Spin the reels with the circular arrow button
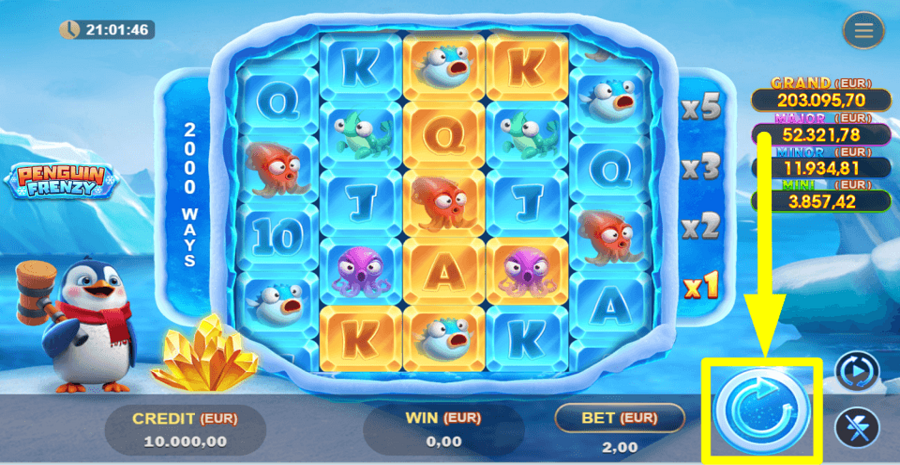The width and height of the screenshot is (900, 465). pyautogui.click(x=762, y=410)
